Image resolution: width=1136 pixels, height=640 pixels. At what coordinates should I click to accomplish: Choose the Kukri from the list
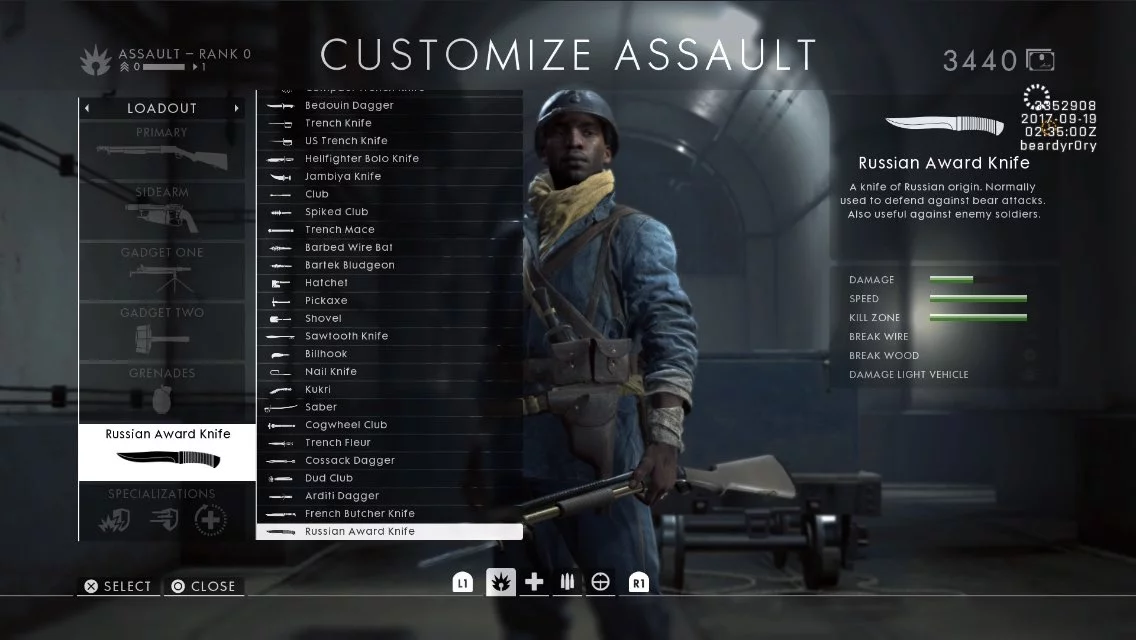[390, 389]
